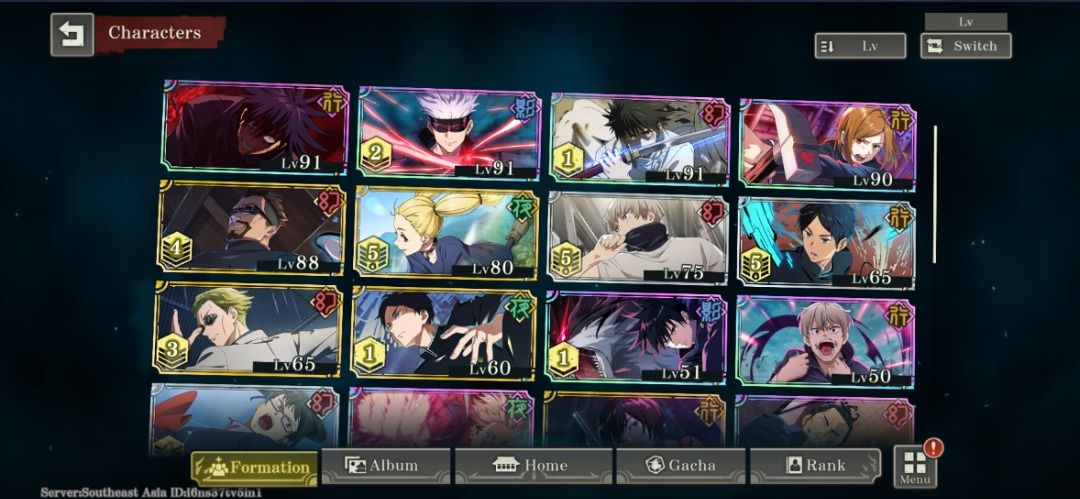Show the Rank tab

coord(815,466)
